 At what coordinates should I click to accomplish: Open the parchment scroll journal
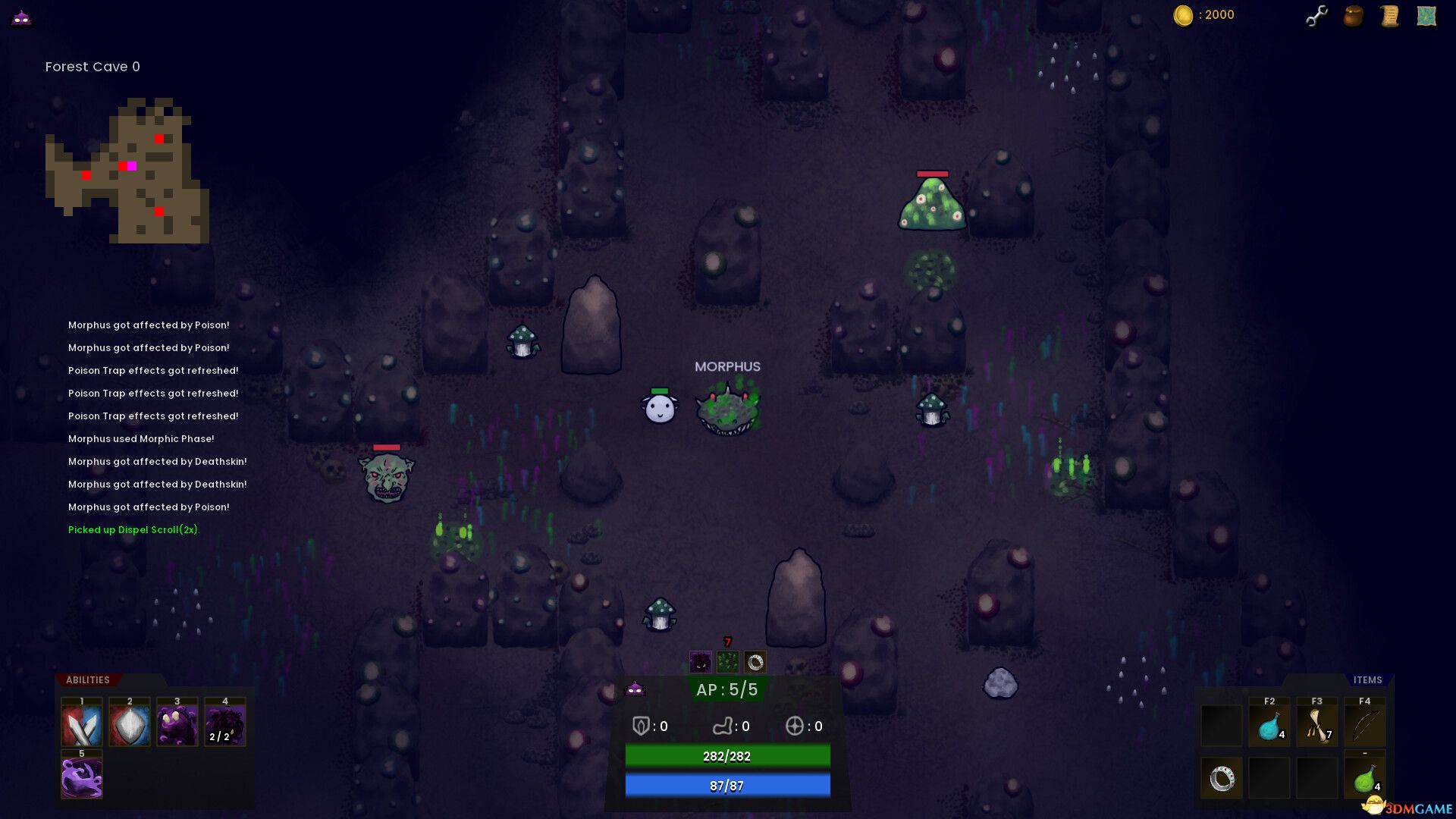point(1389,16)
